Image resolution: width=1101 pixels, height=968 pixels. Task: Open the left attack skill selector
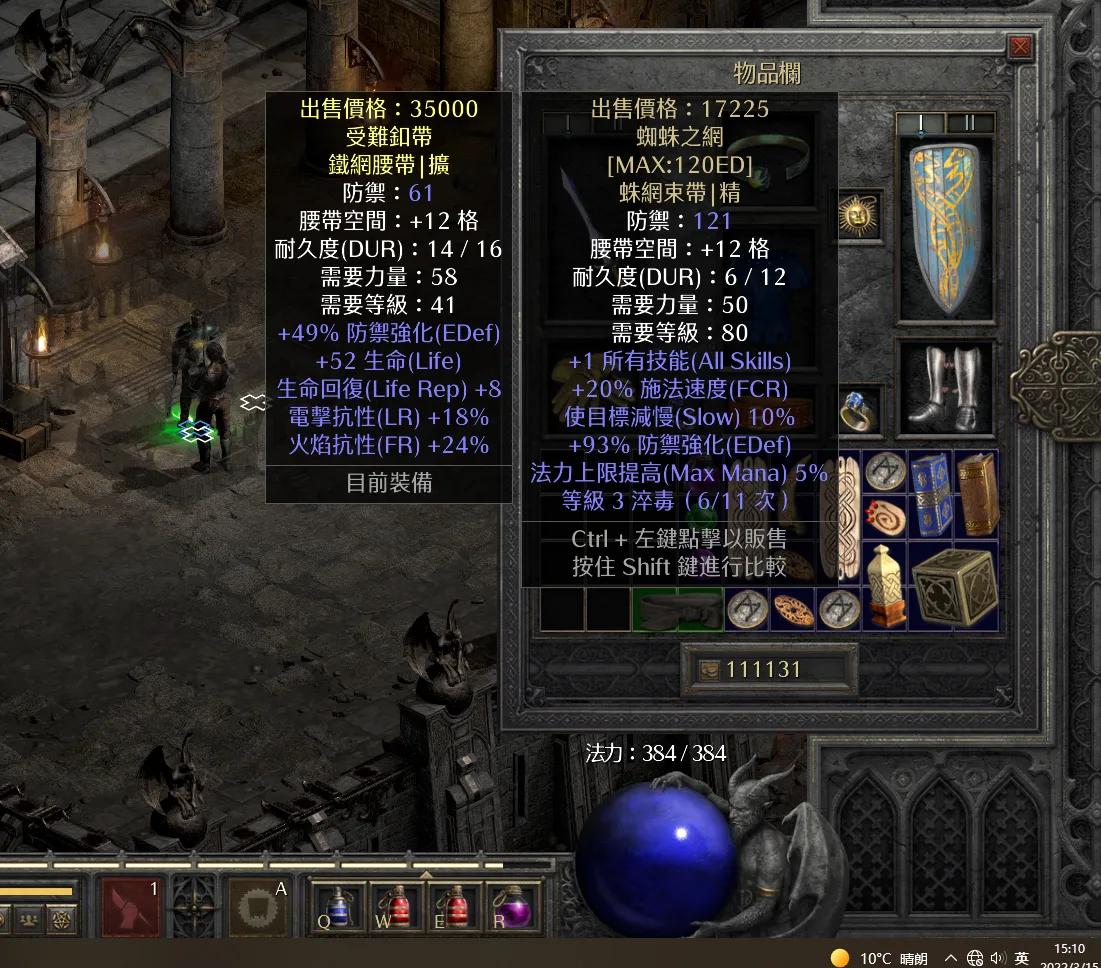pyautogui.click(x=131, y=905)
